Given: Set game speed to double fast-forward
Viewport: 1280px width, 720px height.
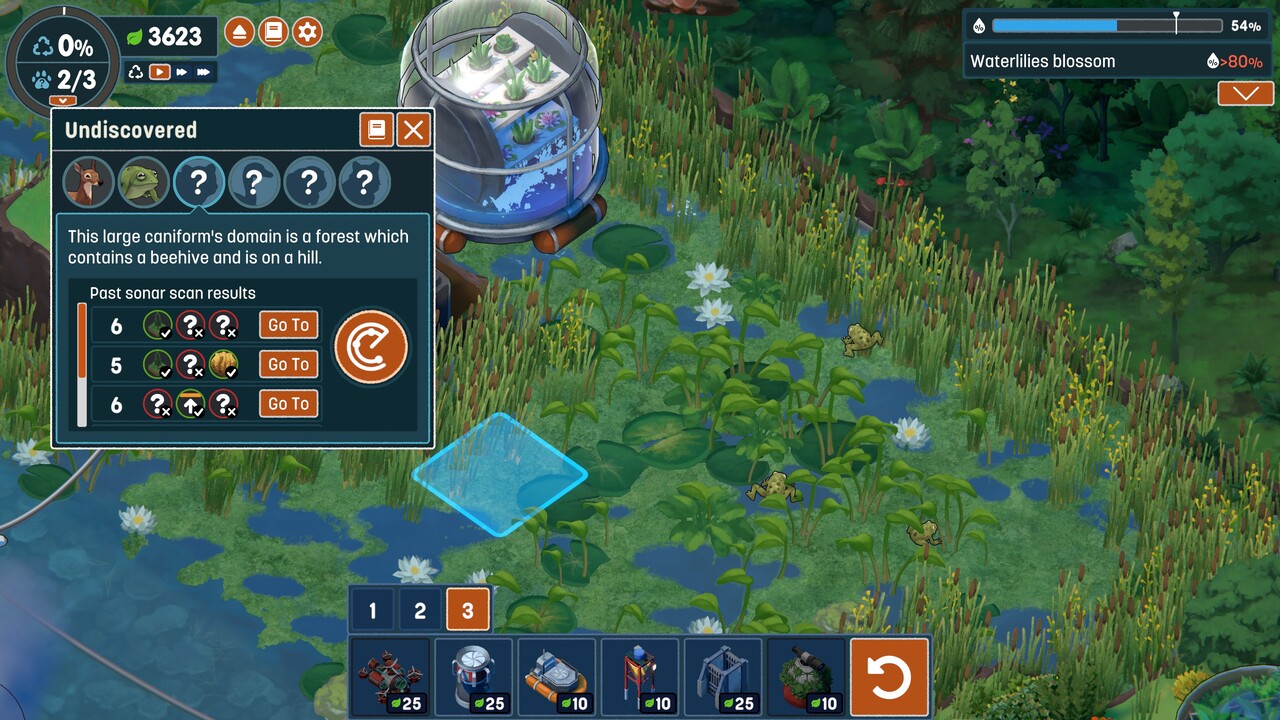Looking at the screenshot, I should click(x=181, y=72).
